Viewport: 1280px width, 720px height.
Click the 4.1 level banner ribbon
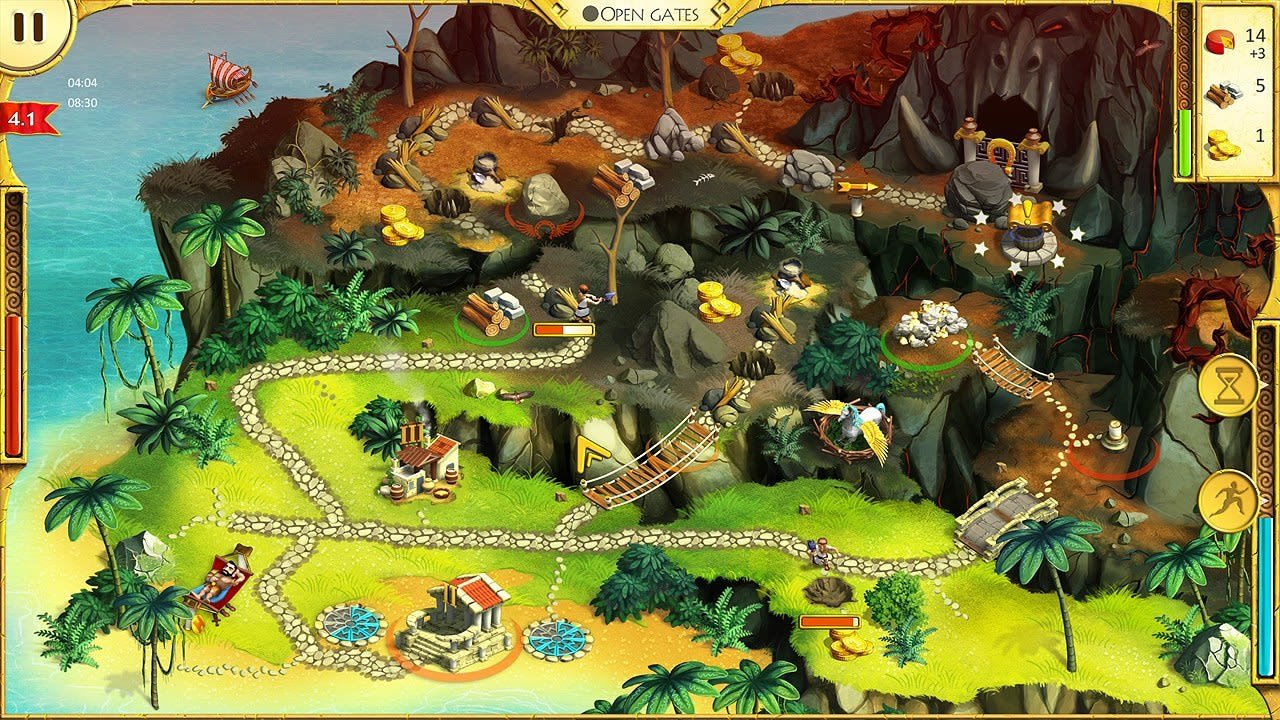pos(18,119)
